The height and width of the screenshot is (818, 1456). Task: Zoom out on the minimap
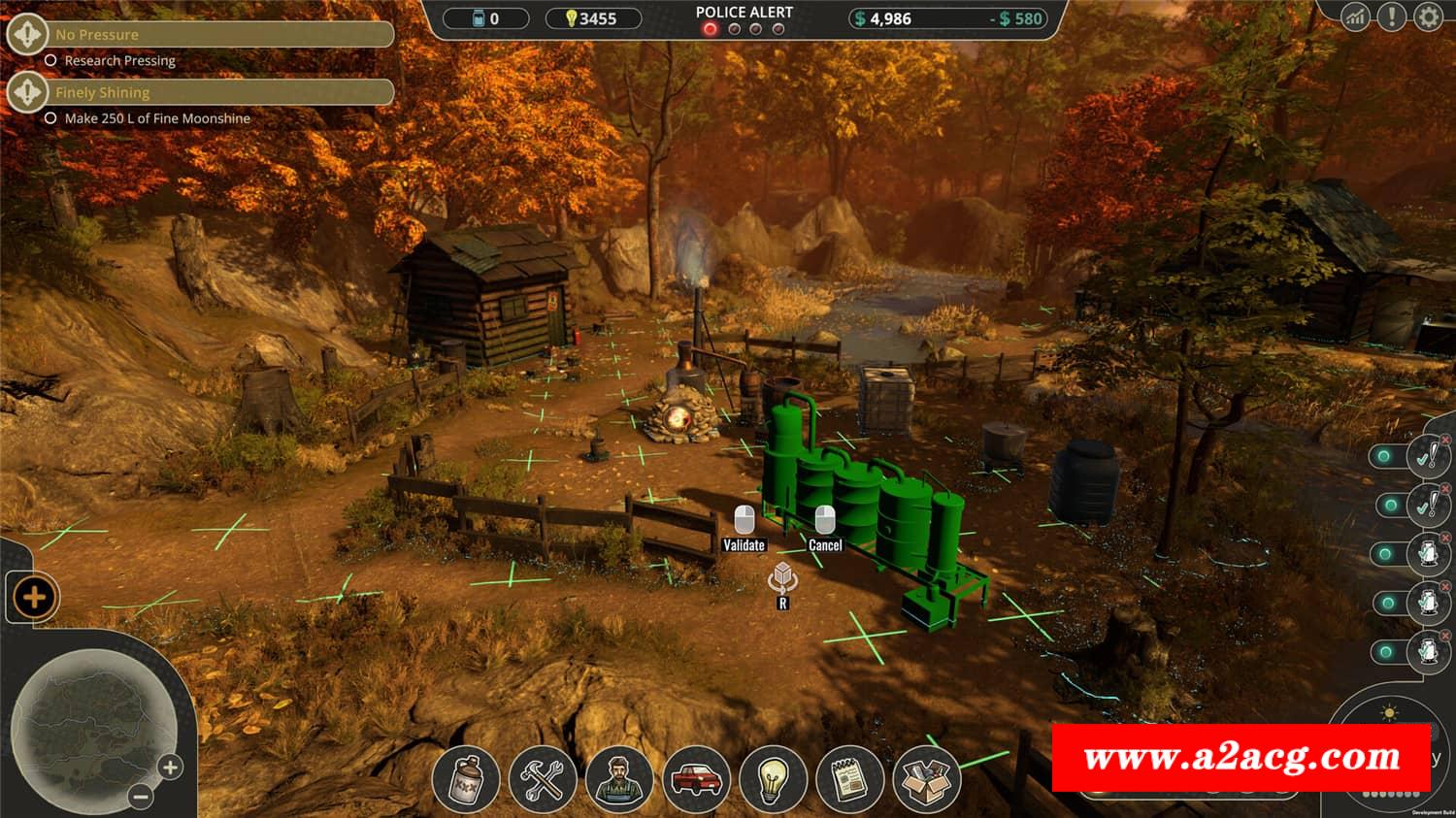141,797
